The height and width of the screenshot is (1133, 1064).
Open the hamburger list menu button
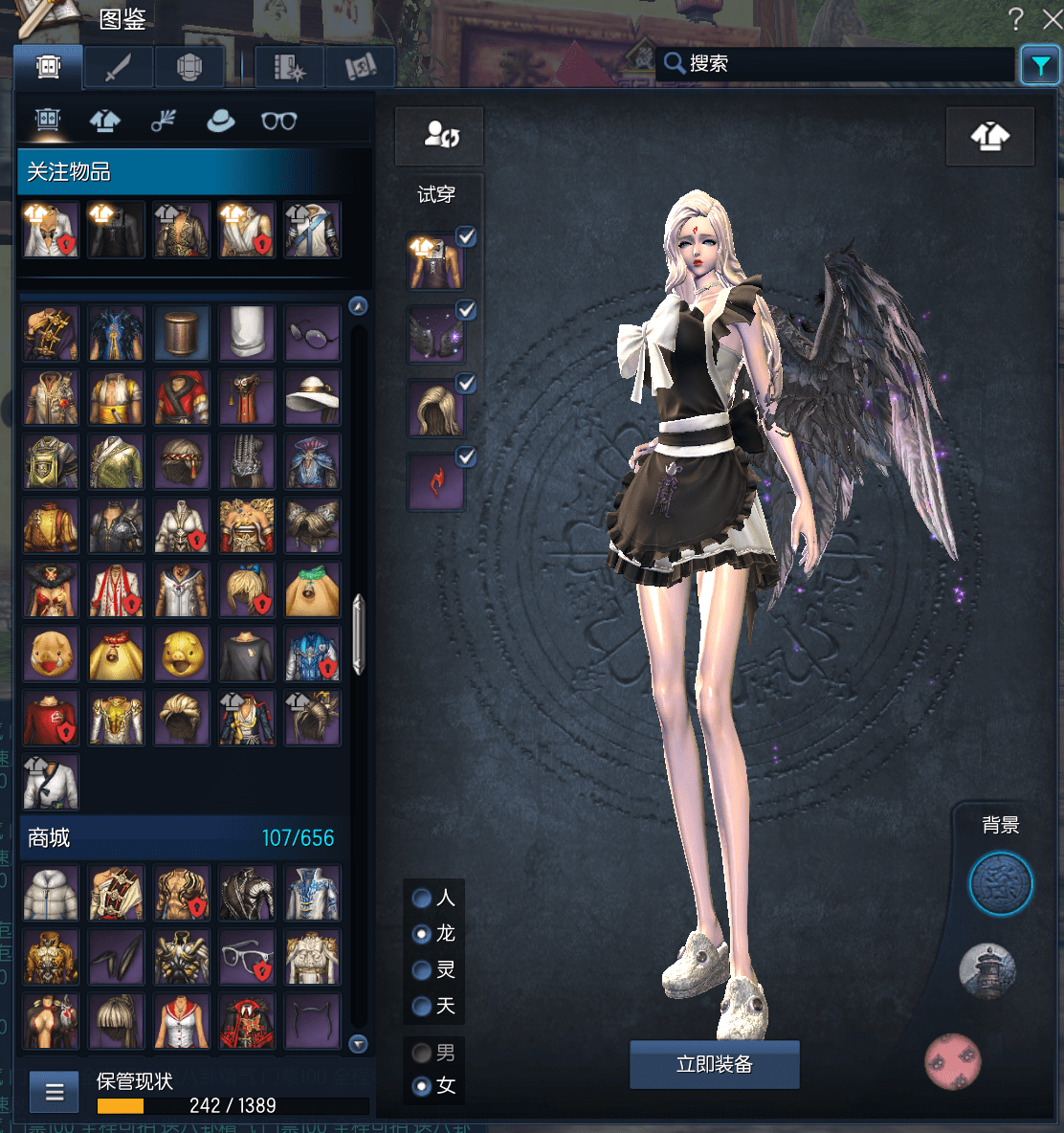pyautogui.click(x=55, y=1092)
